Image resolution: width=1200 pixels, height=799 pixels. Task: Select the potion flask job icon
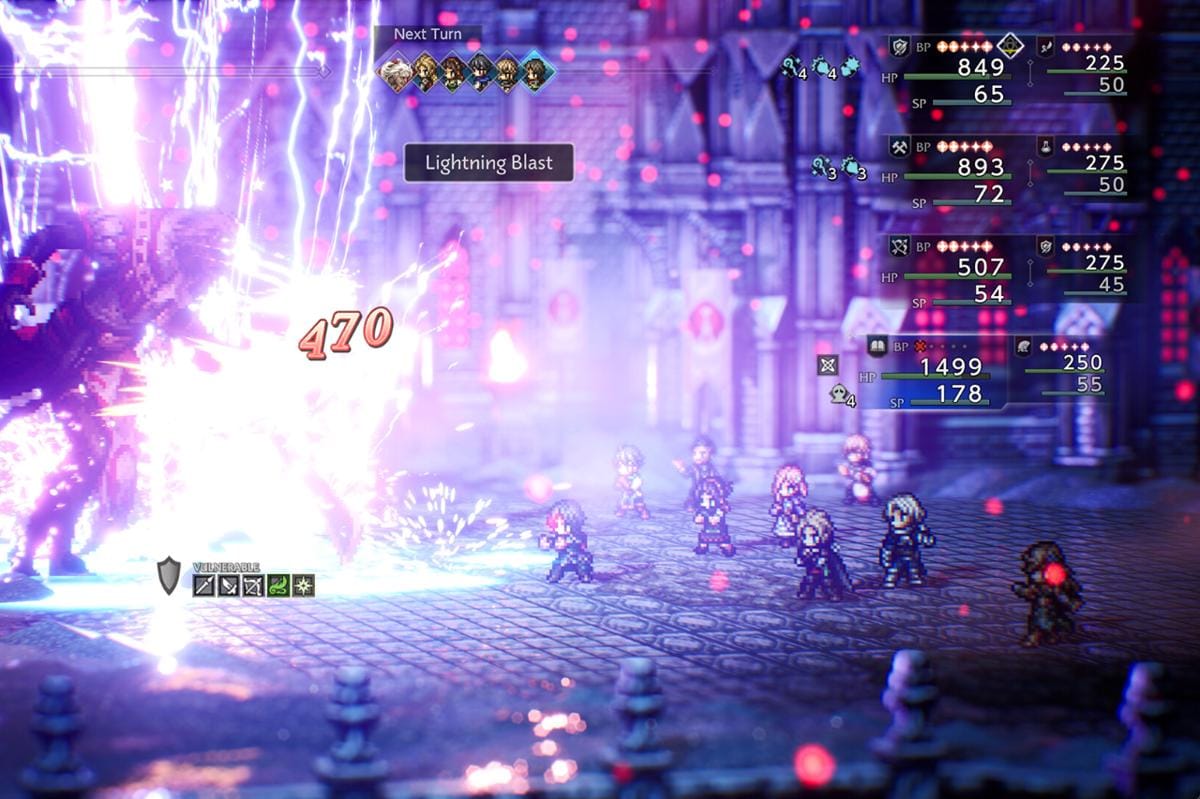pos(1045,146)
